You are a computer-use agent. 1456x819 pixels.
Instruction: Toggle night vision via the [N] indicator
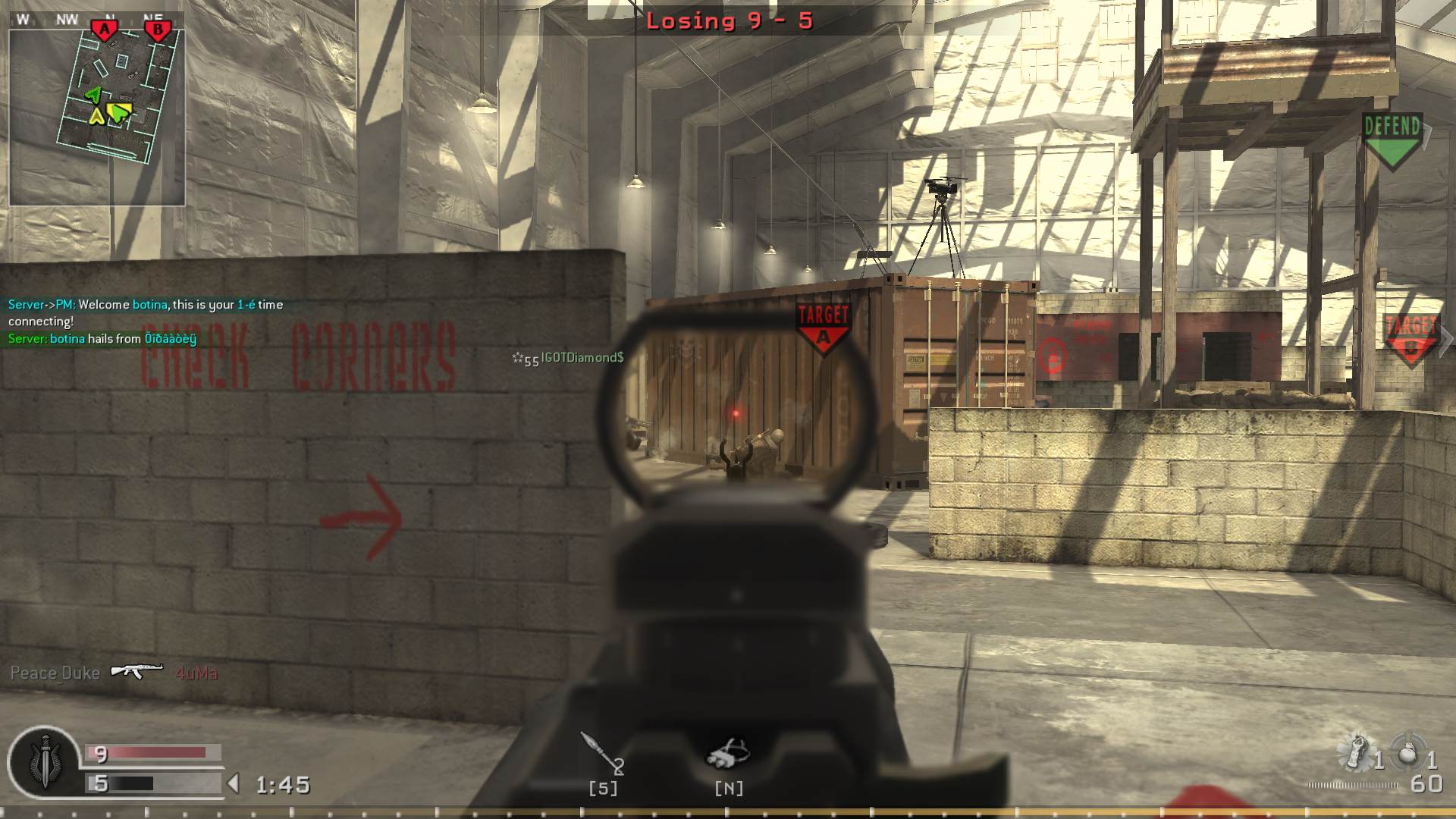coord(729,789)
